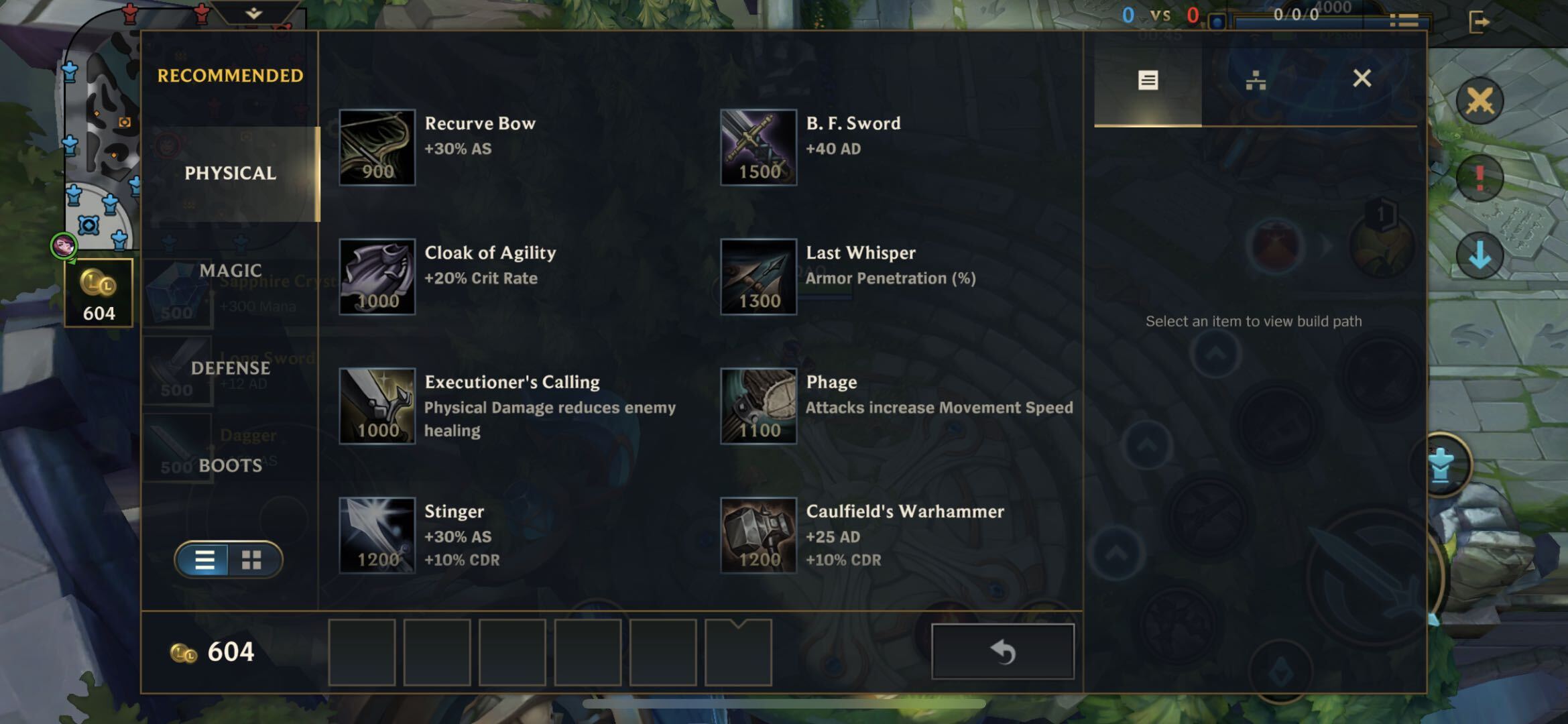Show the Defense items category
This screenshot has width=1568, height=724.
[230, 368]
